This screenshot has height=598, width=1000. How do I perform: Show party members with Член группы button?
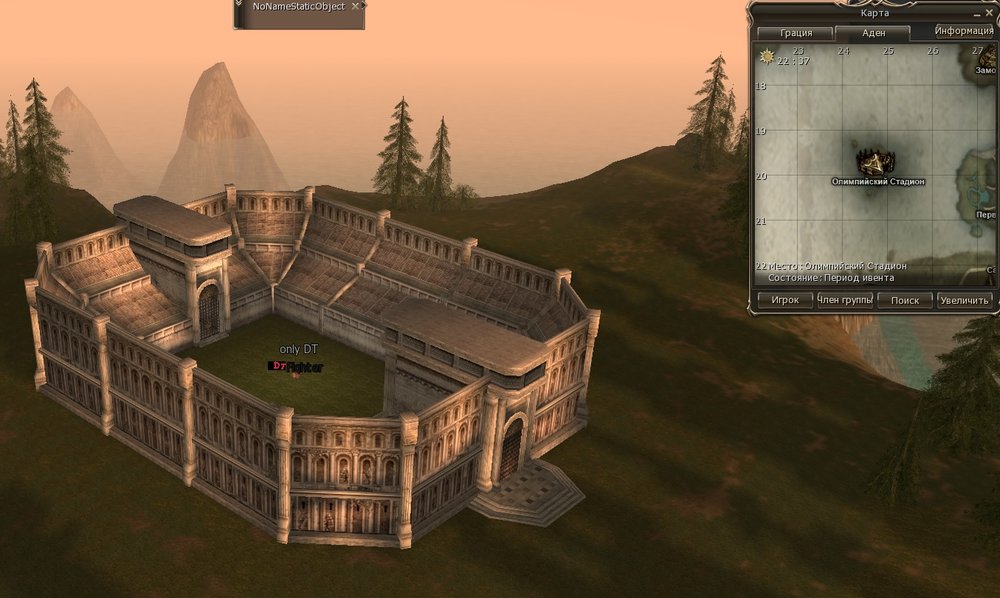(x=845, y=300)
